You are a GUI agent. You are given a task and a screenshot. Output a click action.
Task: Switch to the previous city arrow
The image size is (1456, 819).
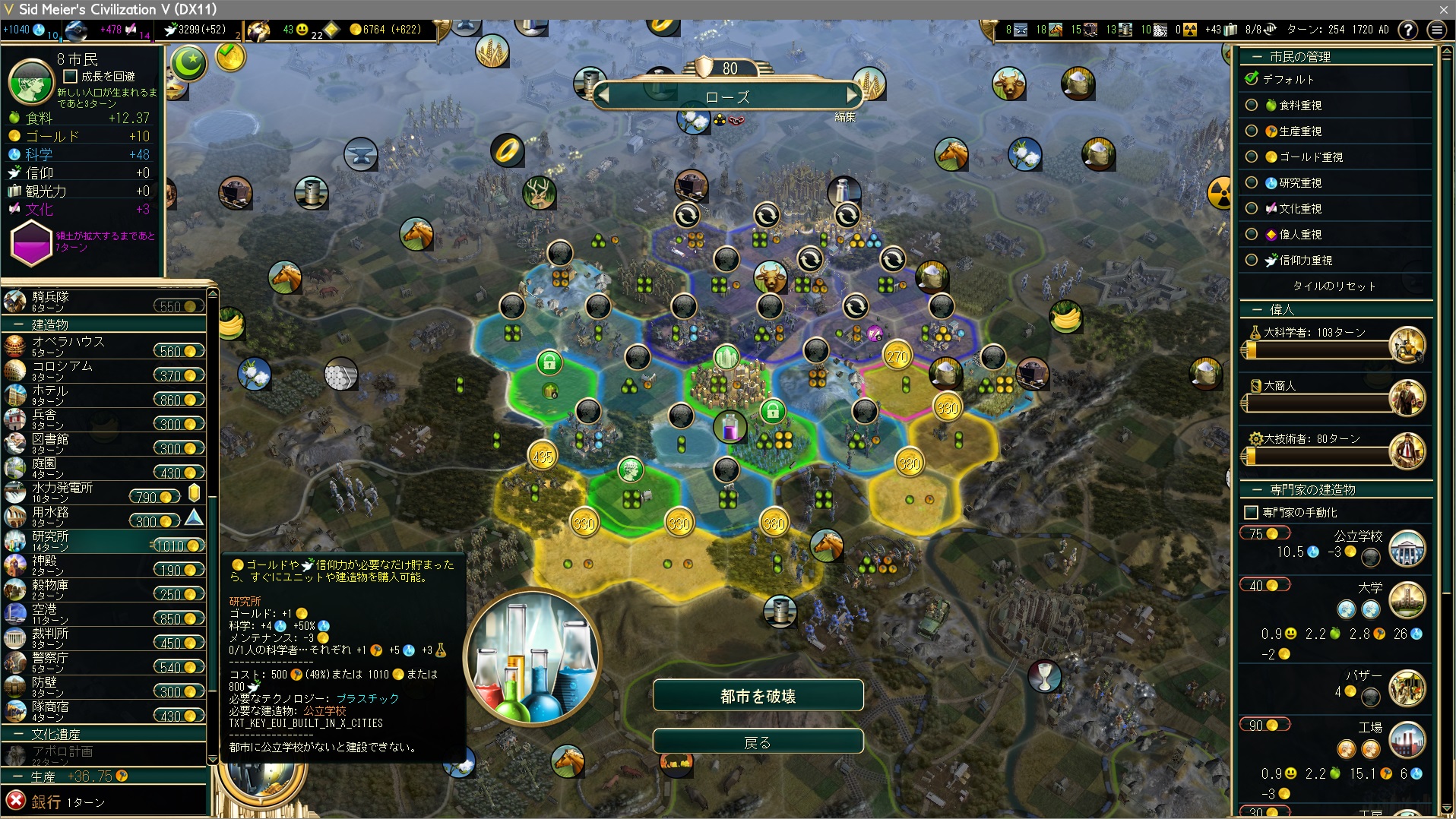pos(604,96)
